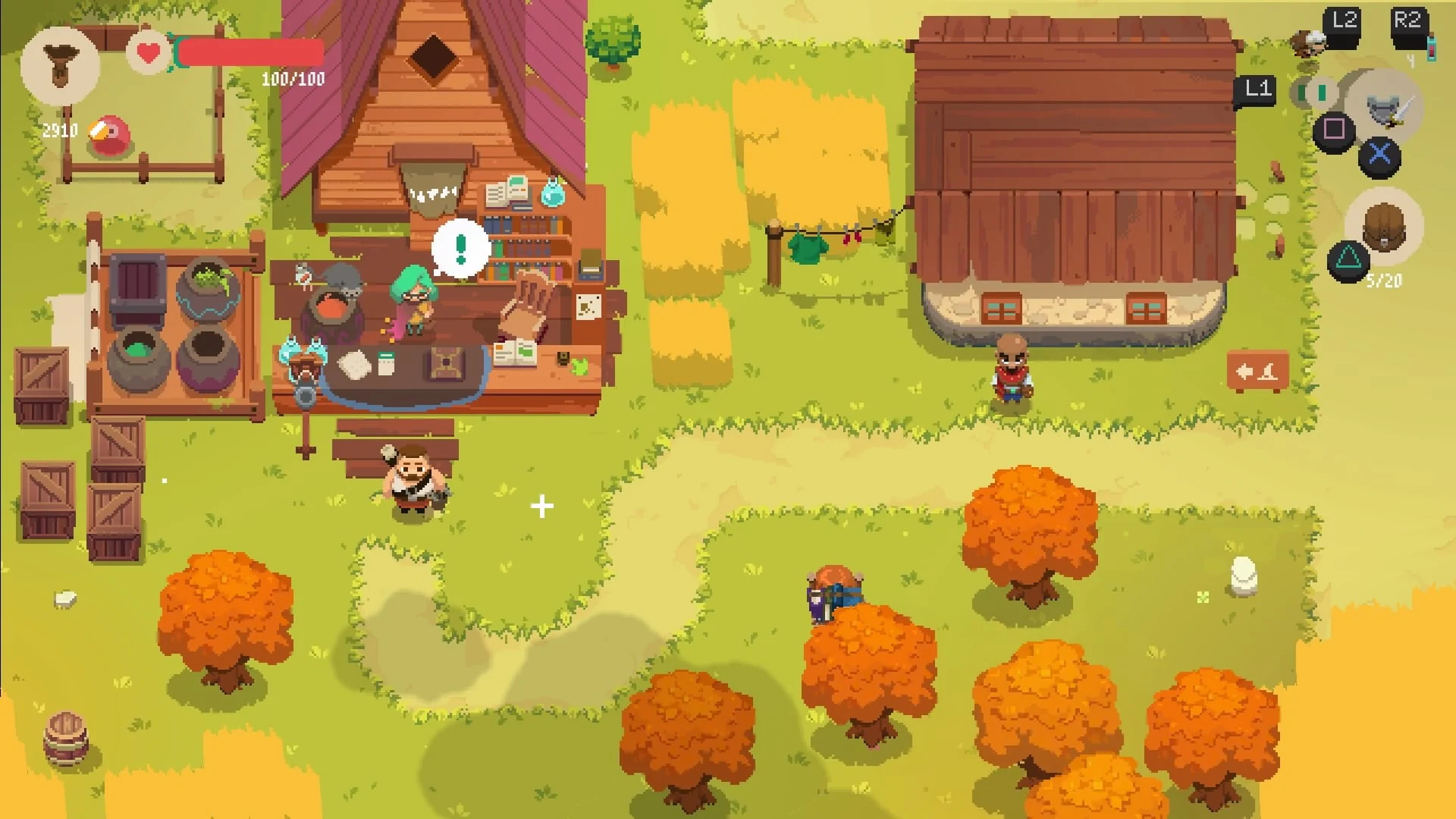Open the Triangle button action prompt
The width and height of the screenshot is (1456, 819).
click(x=1349, y=260)
